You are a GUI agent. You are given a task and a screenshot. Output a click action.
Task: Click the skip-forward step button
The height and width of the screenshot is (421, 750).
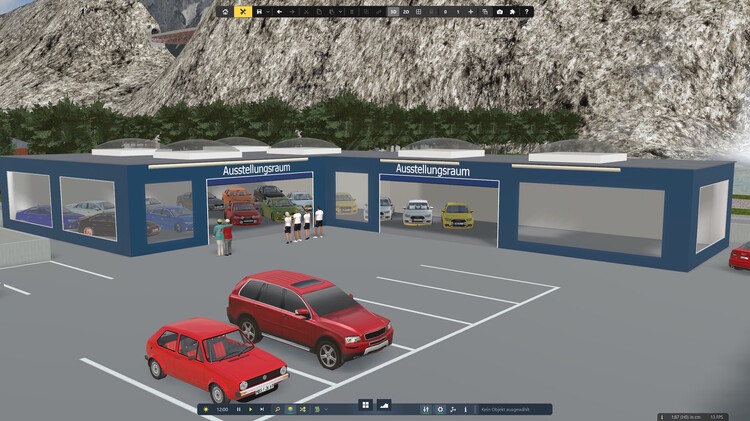(262, 409)
